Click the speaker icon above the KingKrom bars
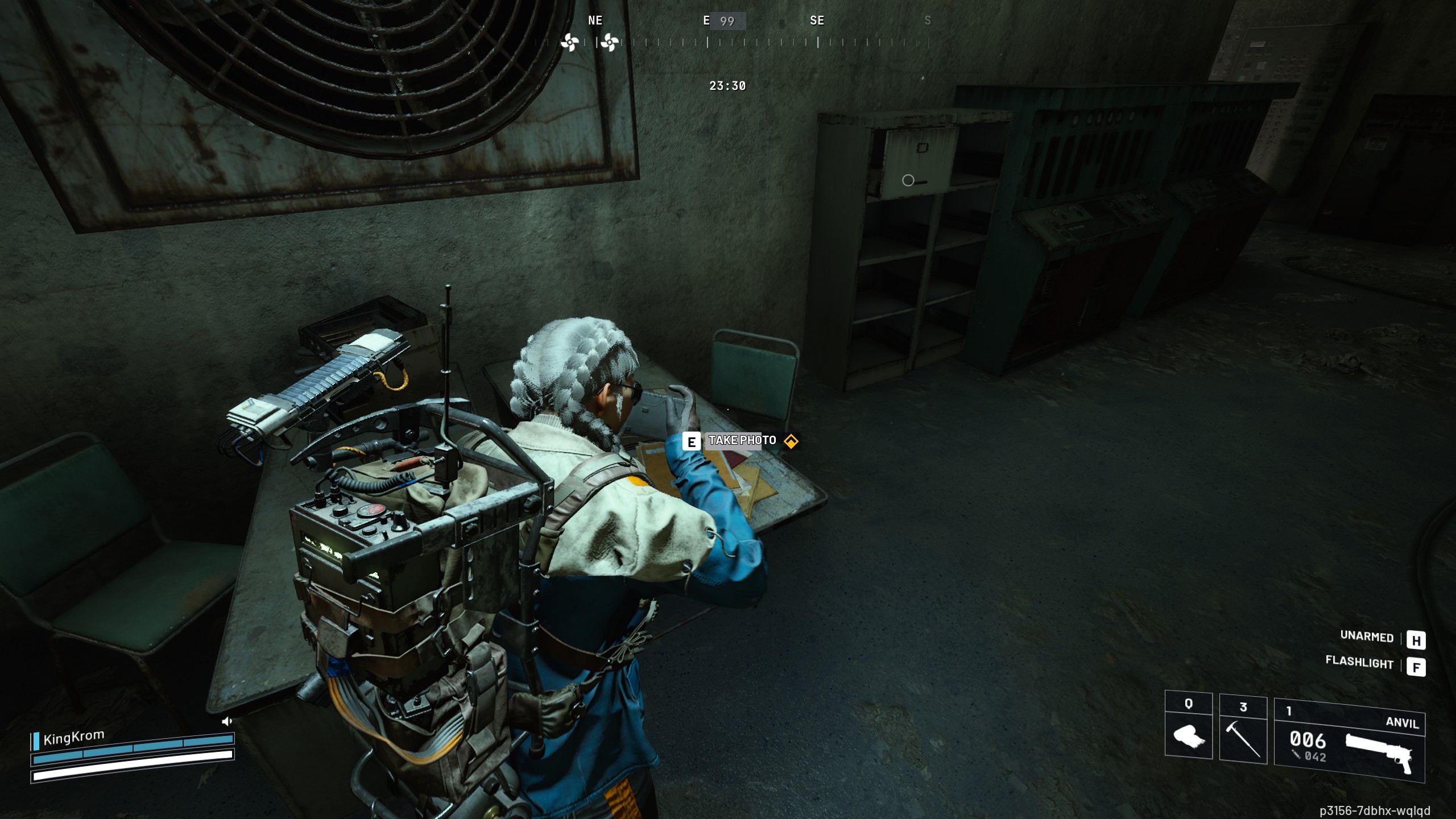Screen dimensions: 1456x819 227,722
